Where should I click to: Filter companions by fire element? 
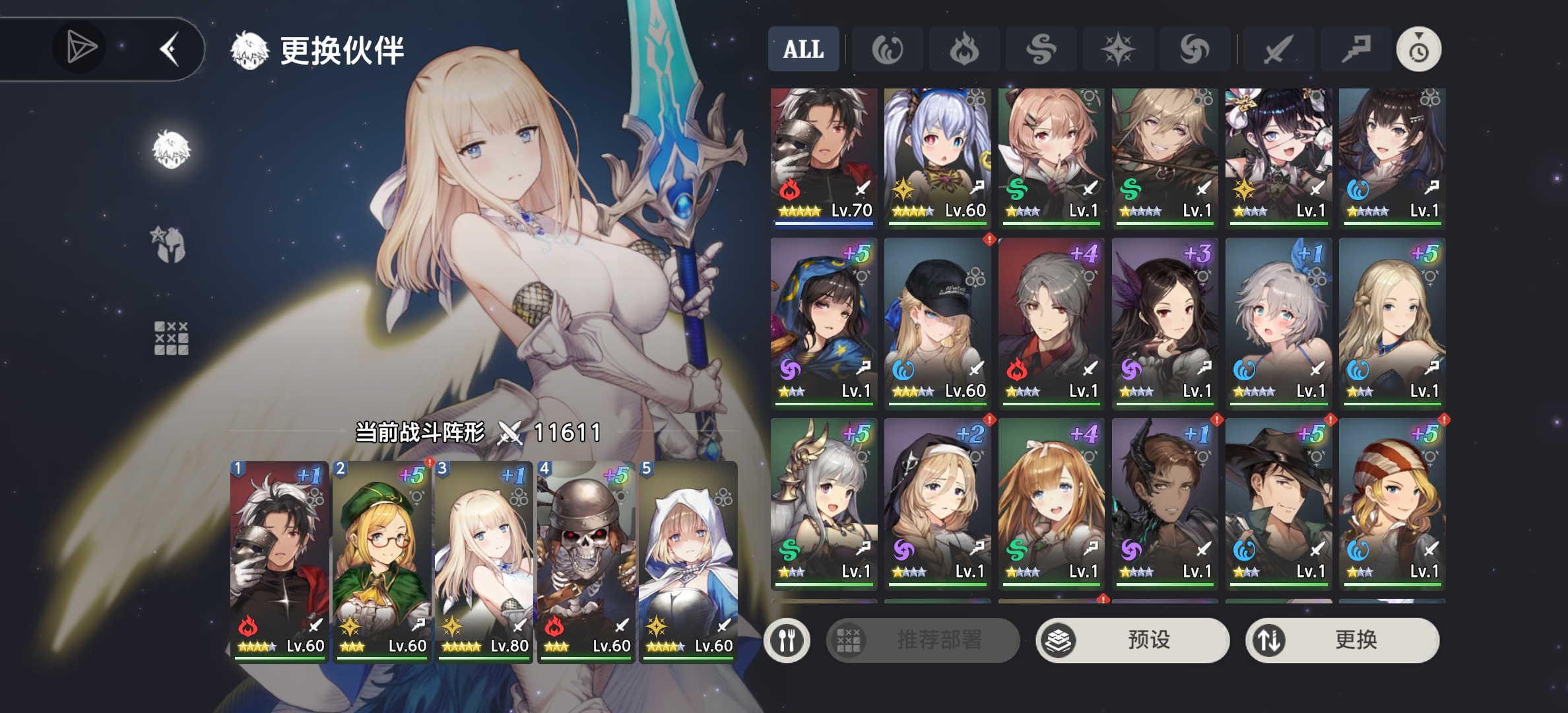964,50
